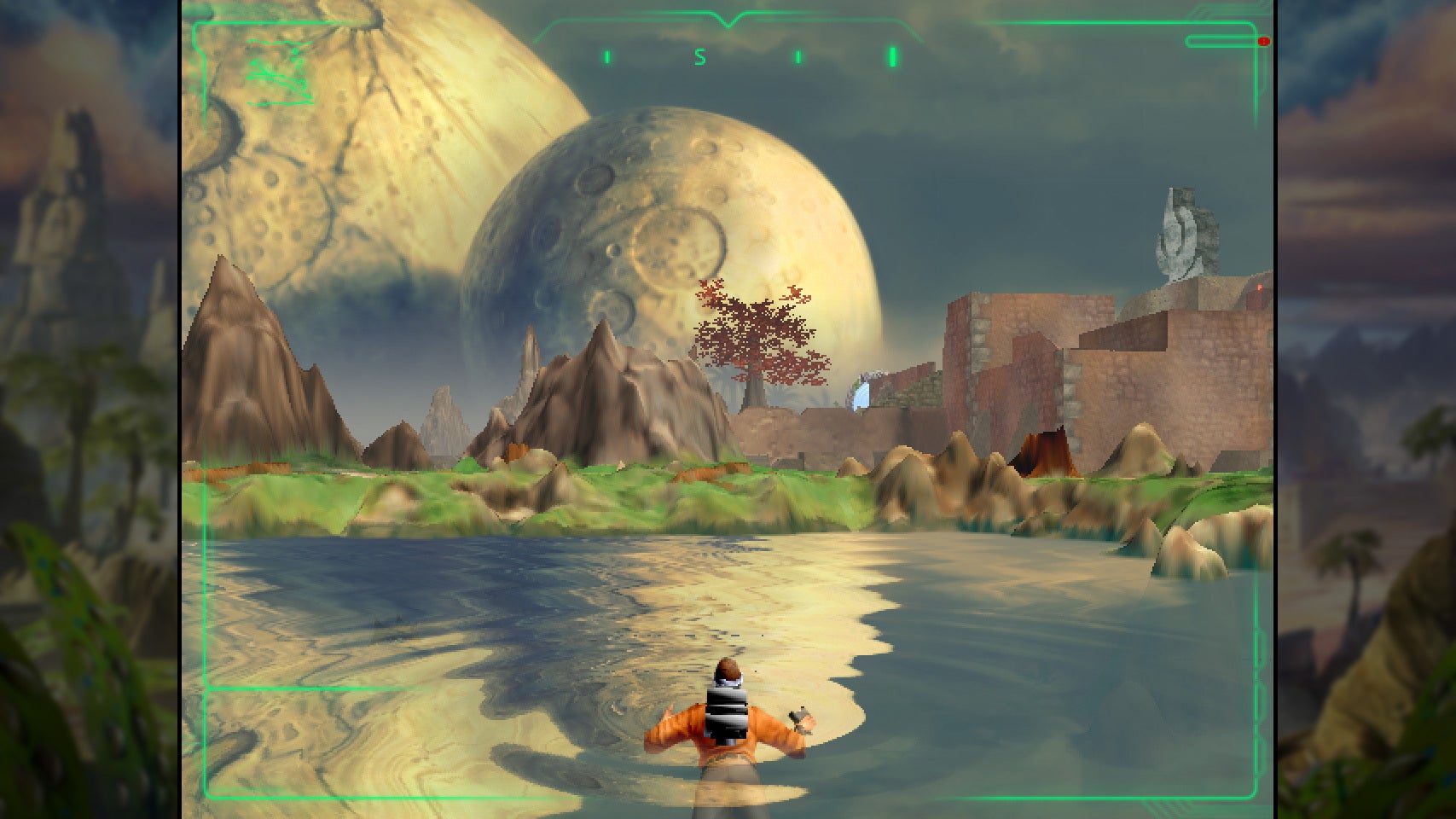The image size is (1456, 819).
Task: Click the bright green compass notch indicator
Action: [x=893, y=56]
